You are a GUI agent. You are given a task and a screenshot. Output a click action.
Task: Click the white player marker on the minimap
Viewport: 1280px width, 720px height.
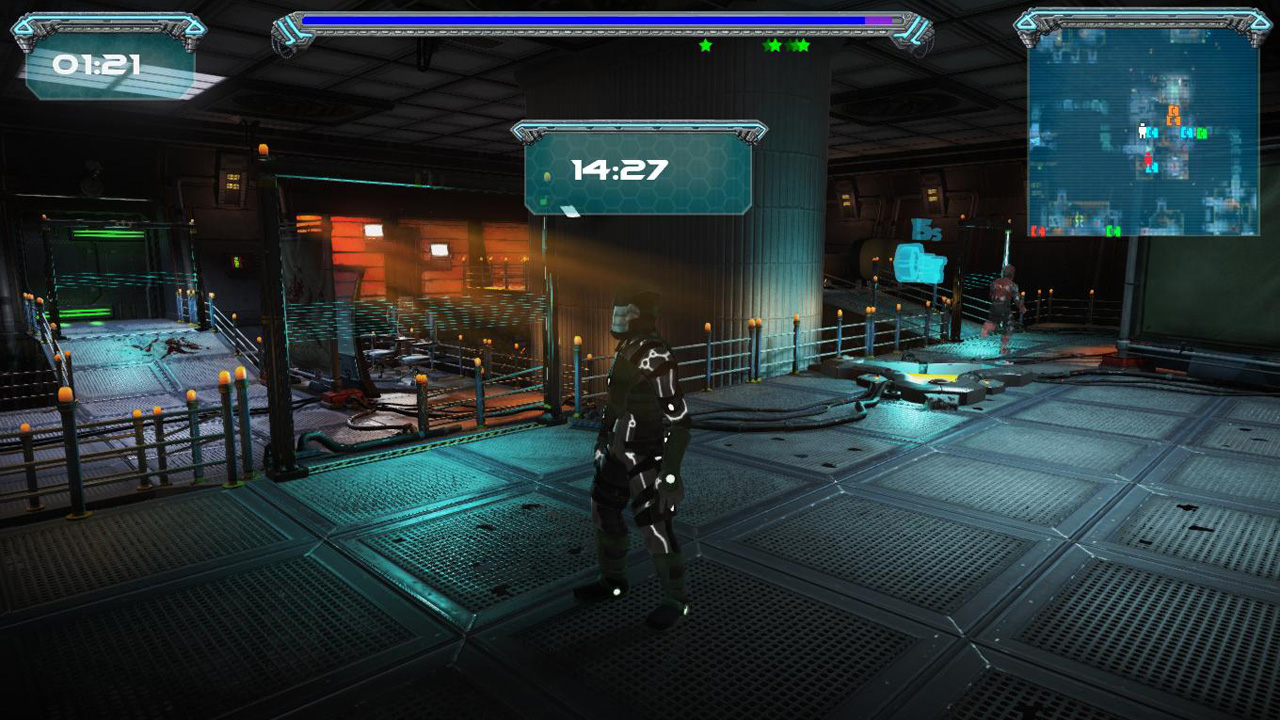pos(1142,129)
